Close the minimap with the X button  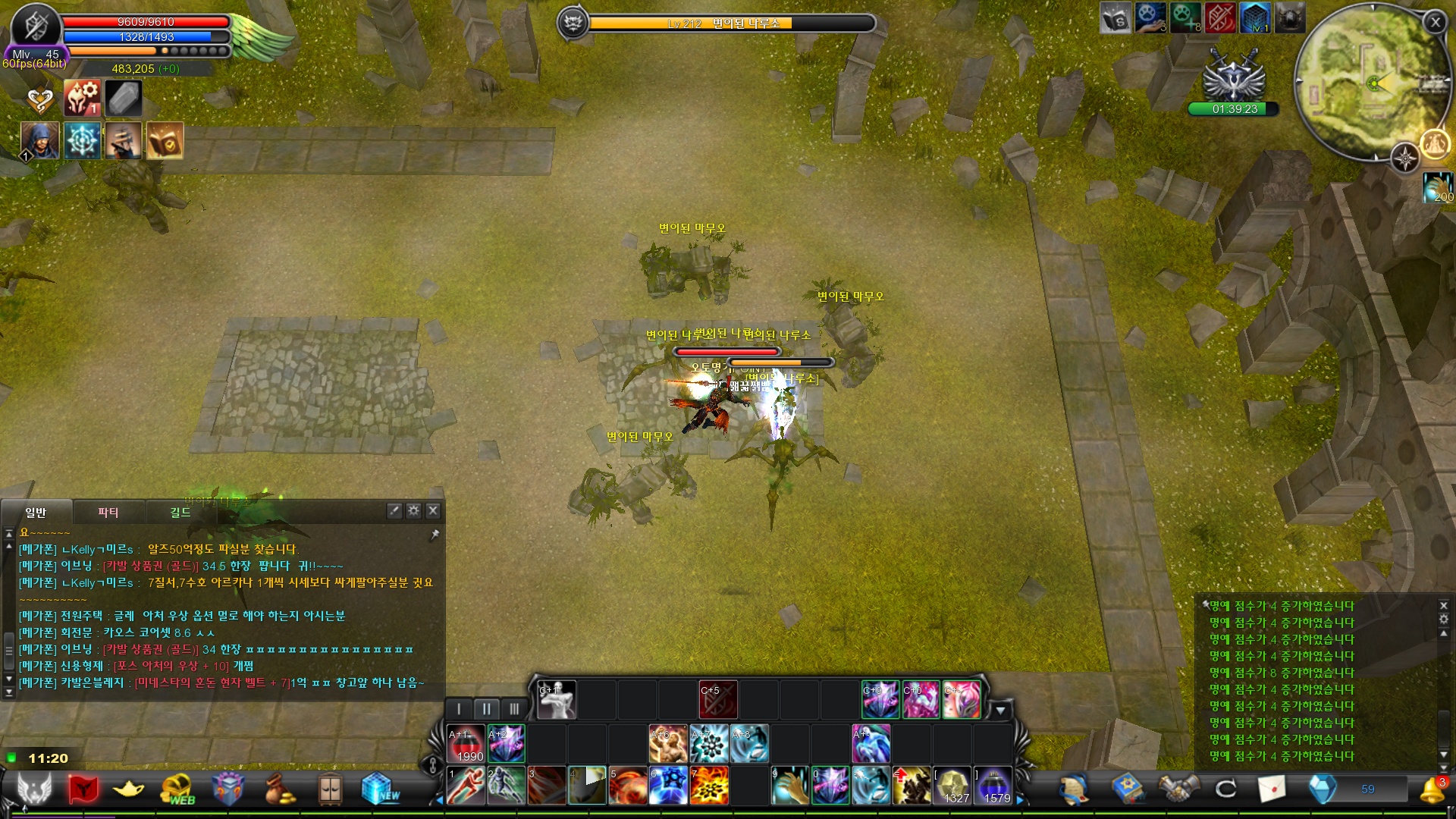[1435, 22]
